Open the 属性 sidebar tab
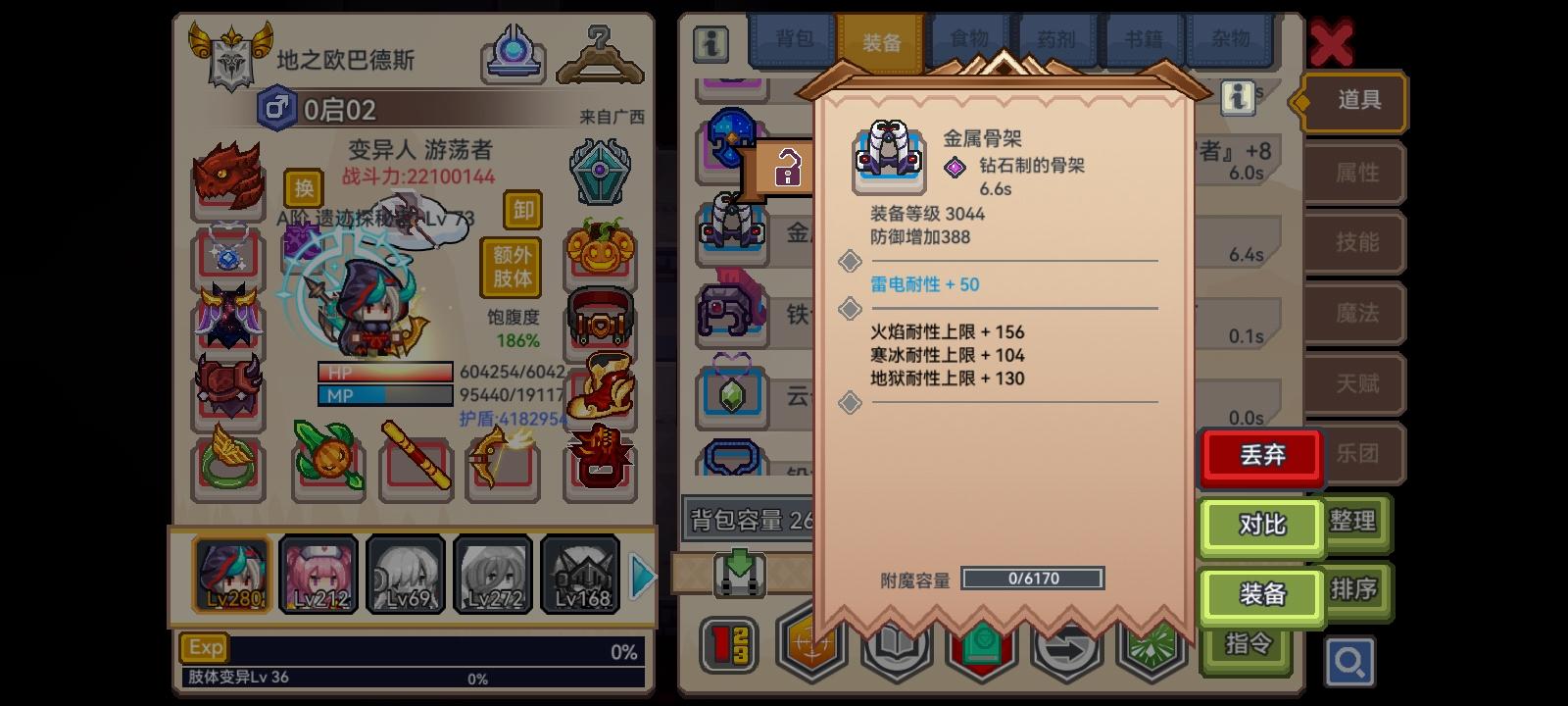This screenshot has width=1568, height=706. 1354,173
